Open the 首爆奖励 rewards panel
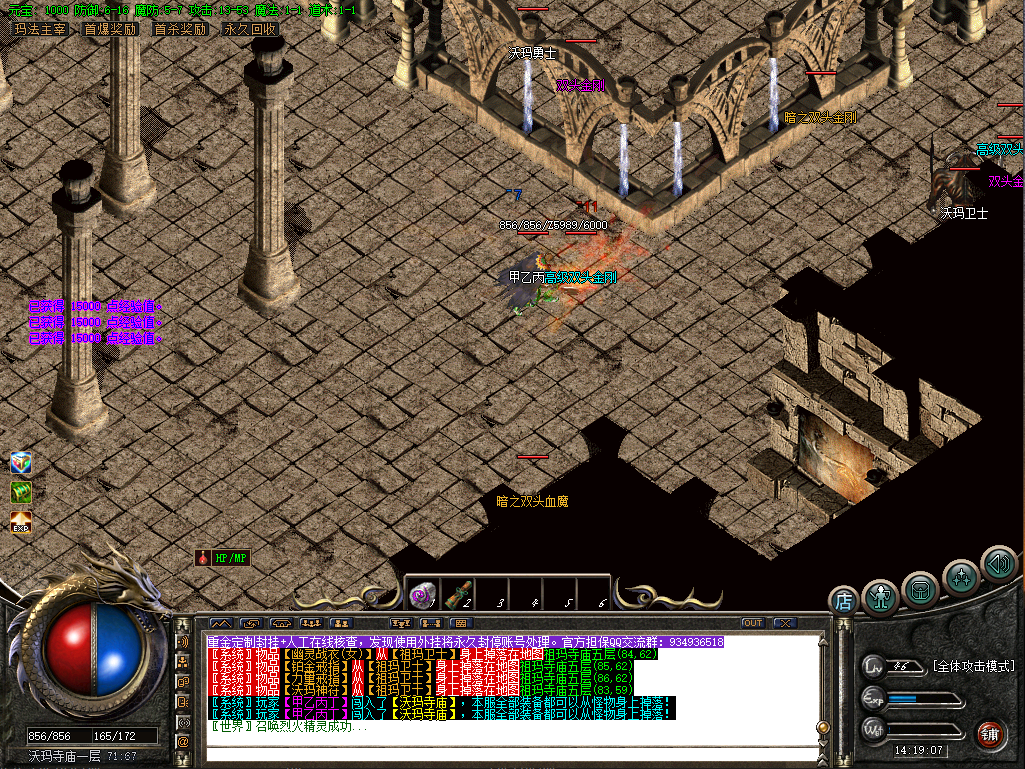This screenshot has width=1025, height=769. click(x=110, y=29)
